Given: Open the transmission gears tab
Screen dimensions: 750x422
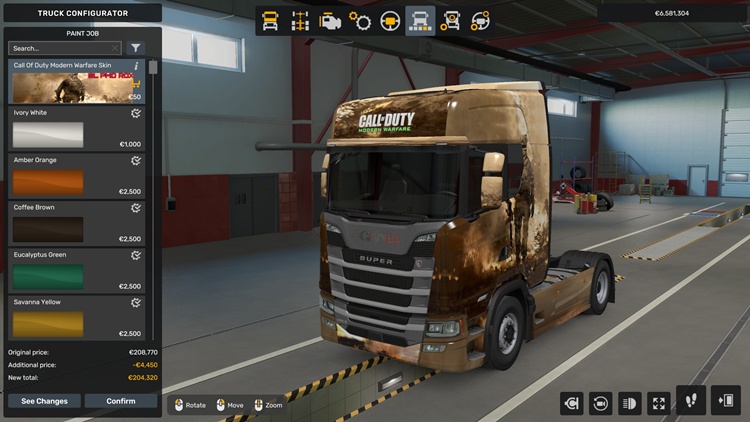Looking at the screenshot, I should pyautogui.click(x=360, y=20).
